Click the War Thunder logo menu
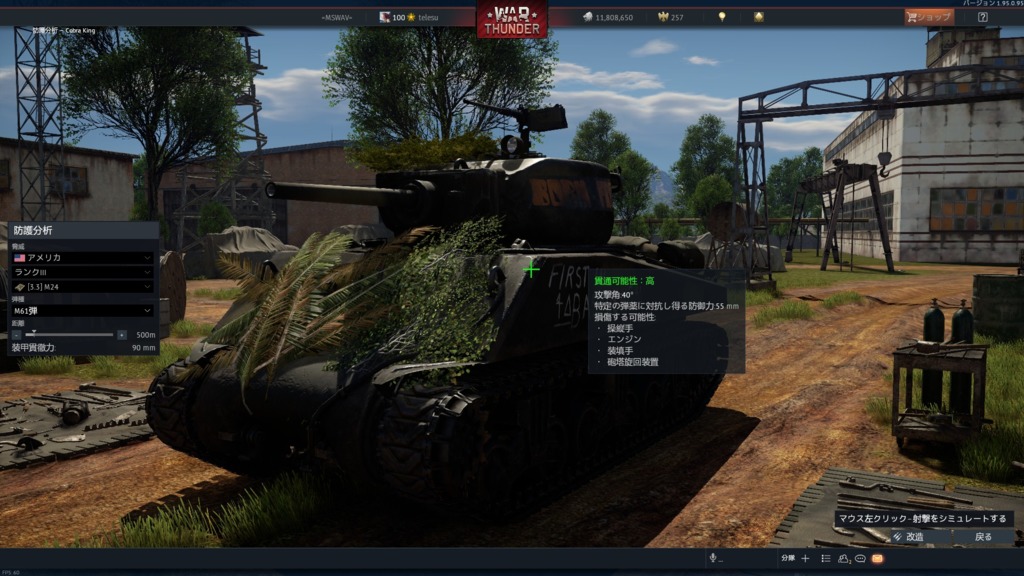 tap(512, 19)
